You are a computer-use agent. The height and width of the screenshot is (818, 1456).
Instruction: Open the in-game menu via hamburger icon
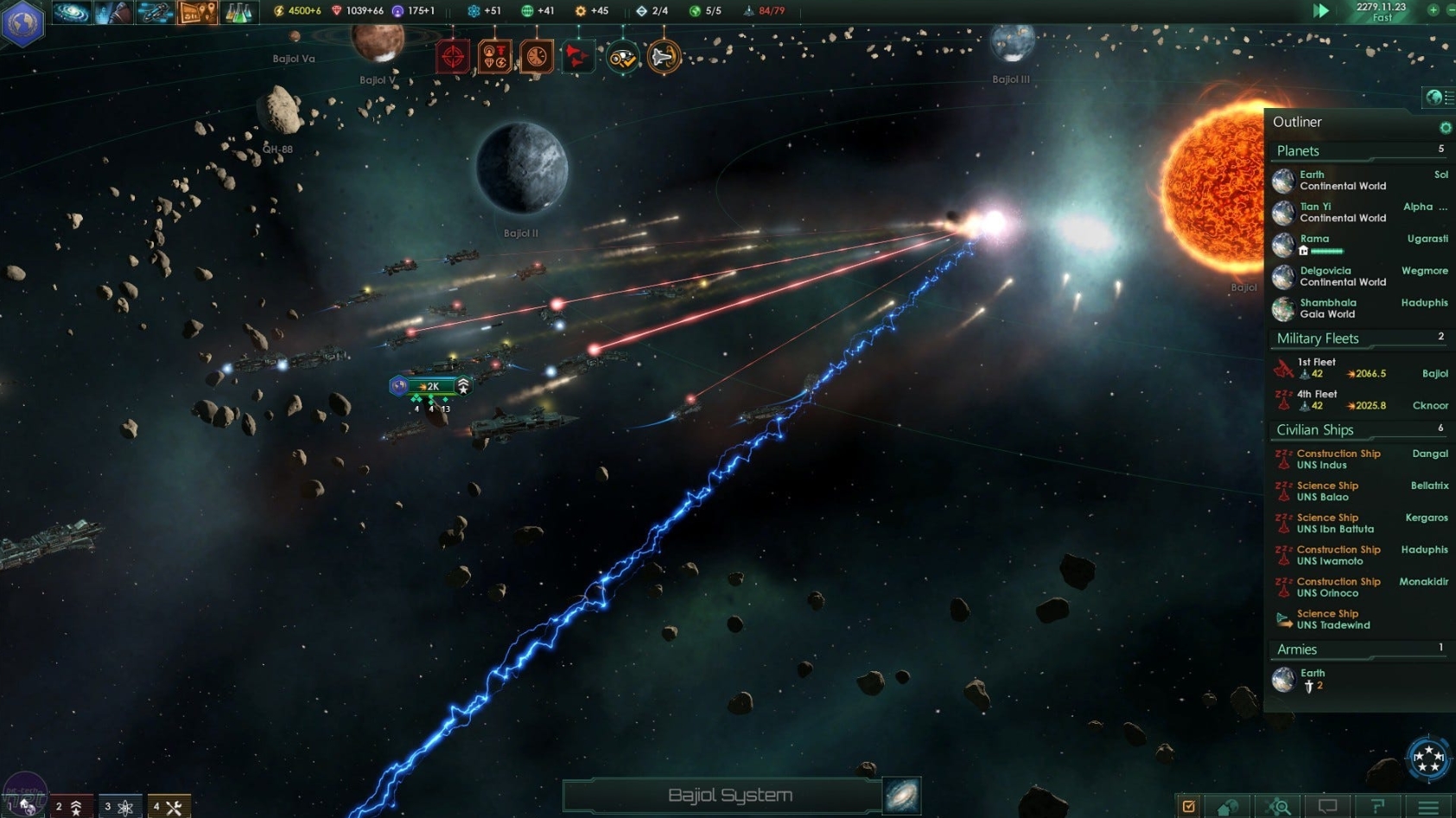(1430, 808)
